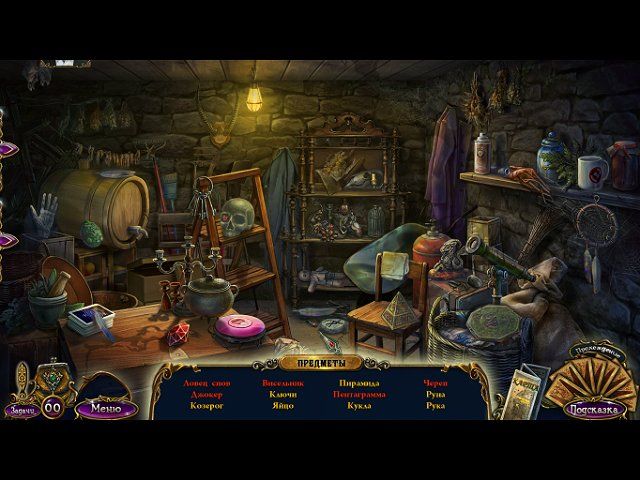Click the Прохождение label above the cards

596,349
